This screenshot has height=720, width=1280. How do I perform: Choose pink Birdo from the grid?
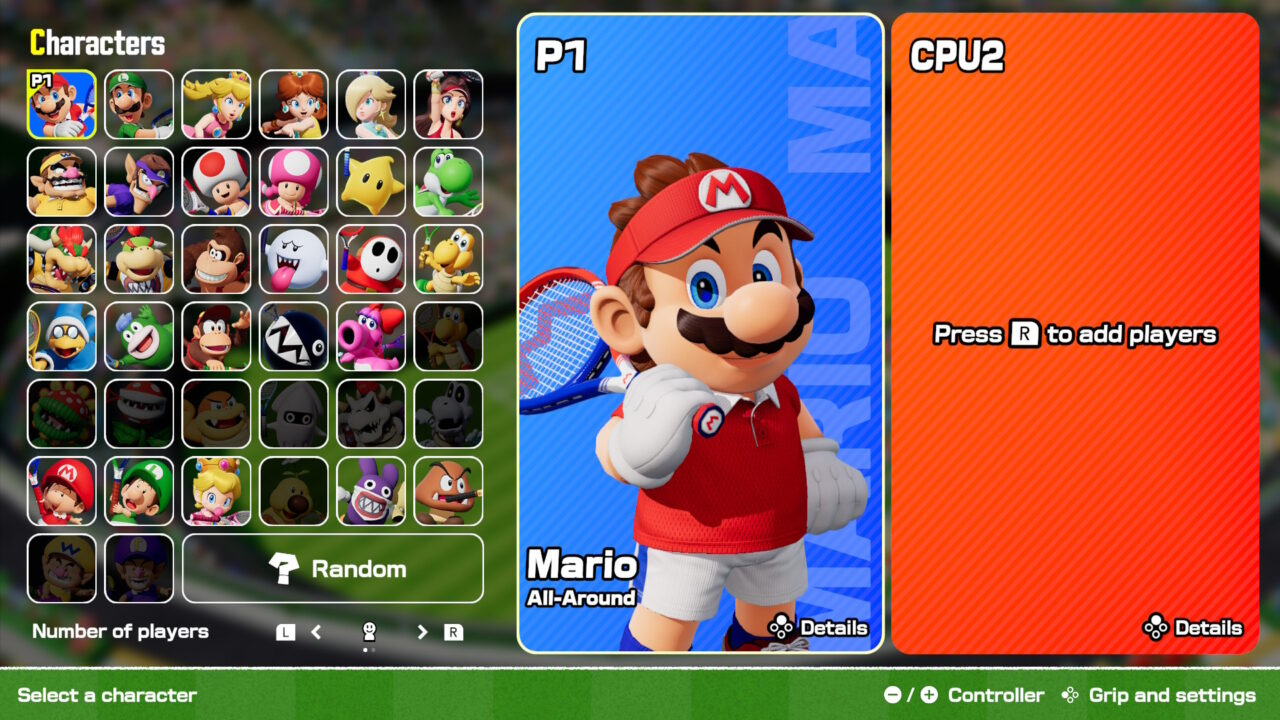pyautogui.click(x=371, y=336)
